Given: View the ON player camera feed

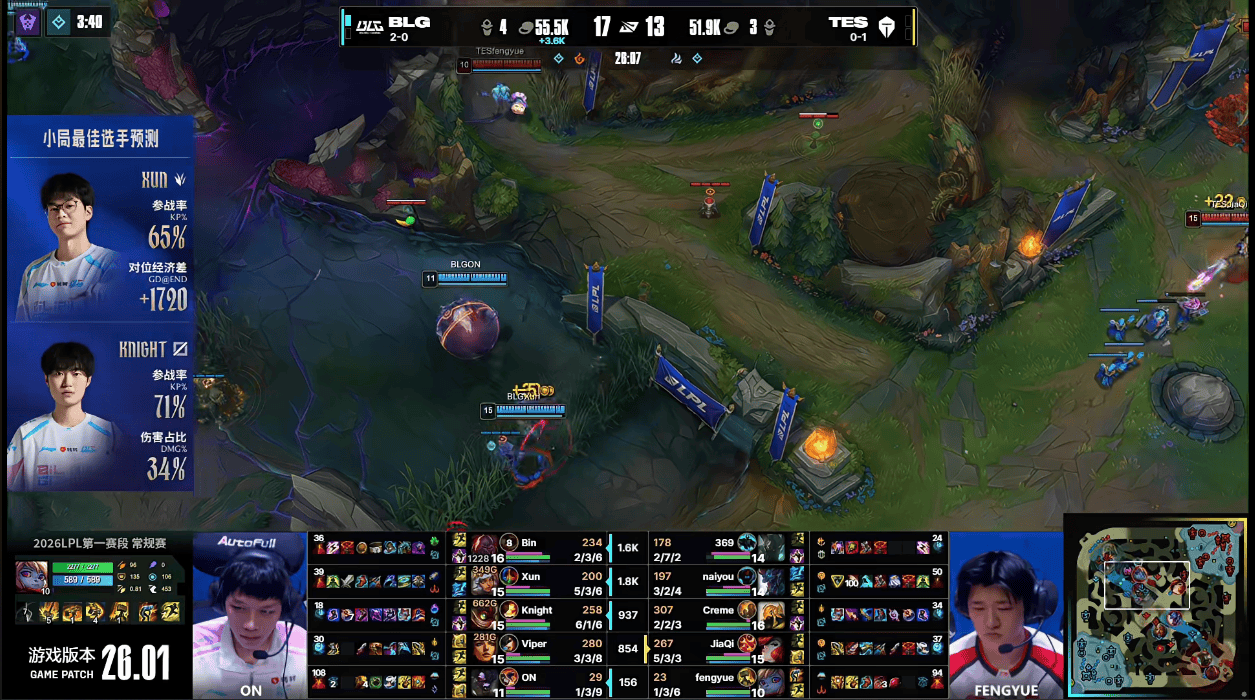Looking at the screenshot, I should point(250,612).
